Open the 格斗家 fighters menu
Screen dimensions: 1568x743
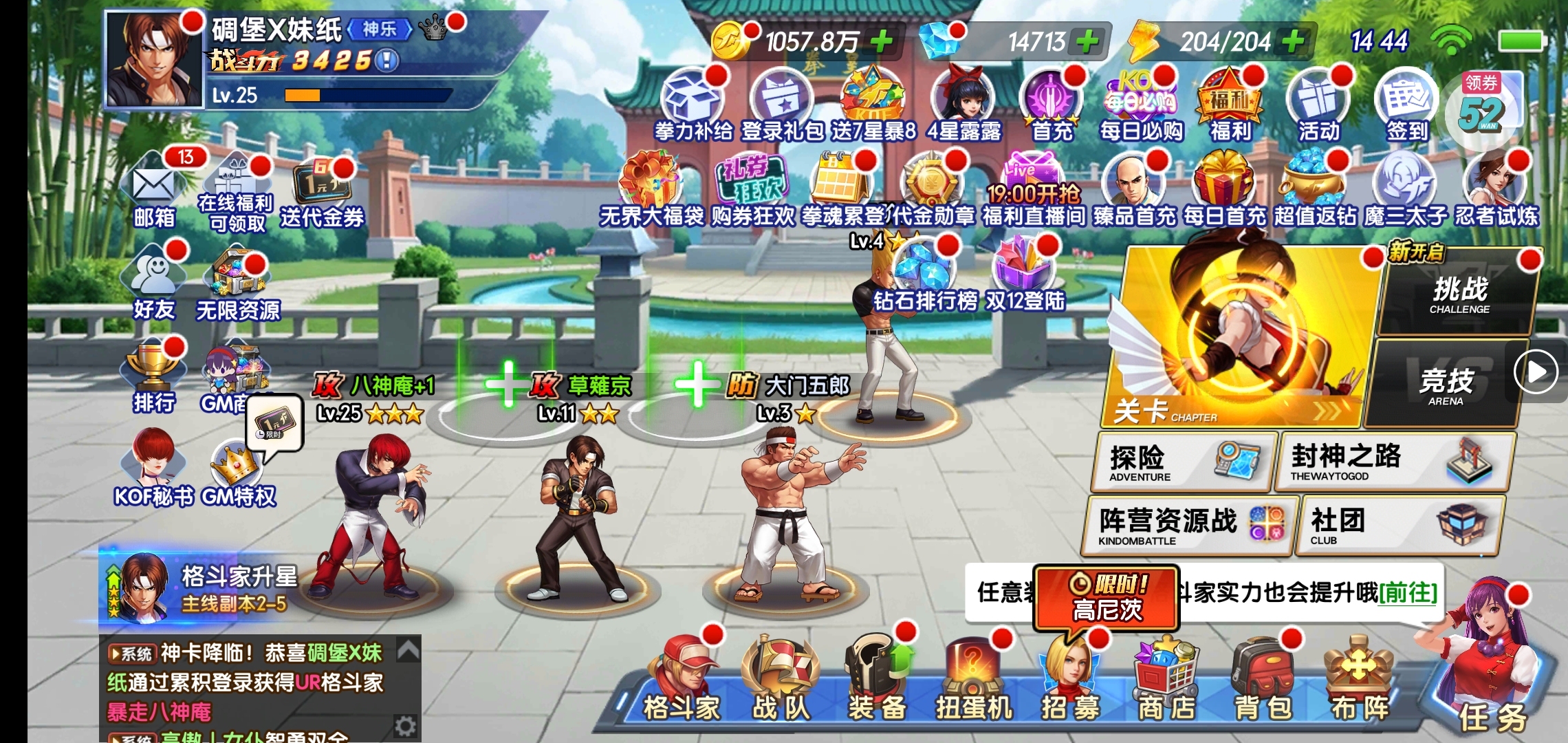click(x=682, y=681)
